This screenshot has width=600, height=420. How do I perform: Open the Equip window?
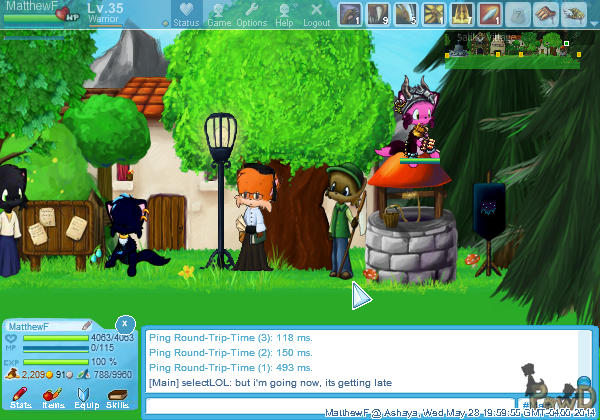point(85,397)
